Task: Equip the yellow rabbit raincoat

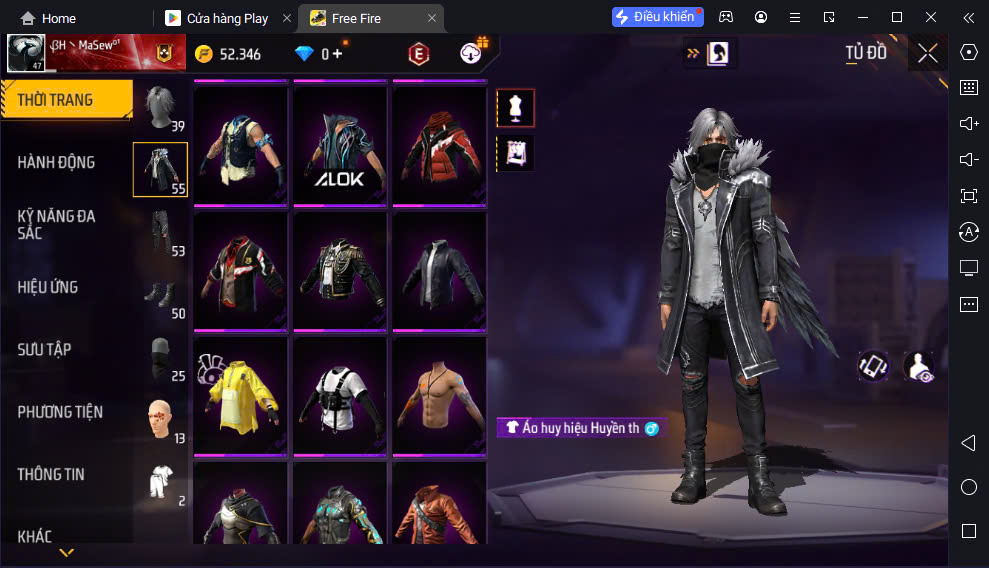Action: coord(240,395)
